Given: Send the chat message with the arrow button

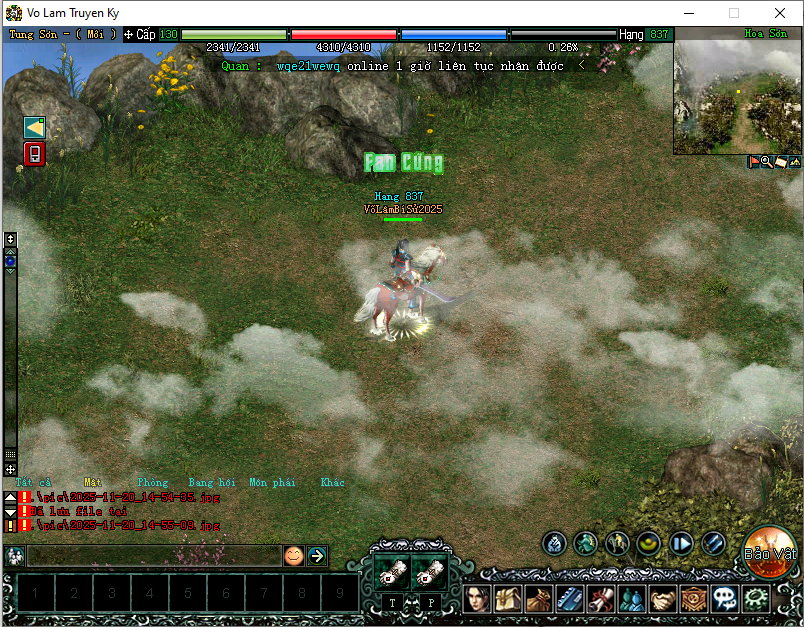Looking at the screenshot, I should pos(317,555).
